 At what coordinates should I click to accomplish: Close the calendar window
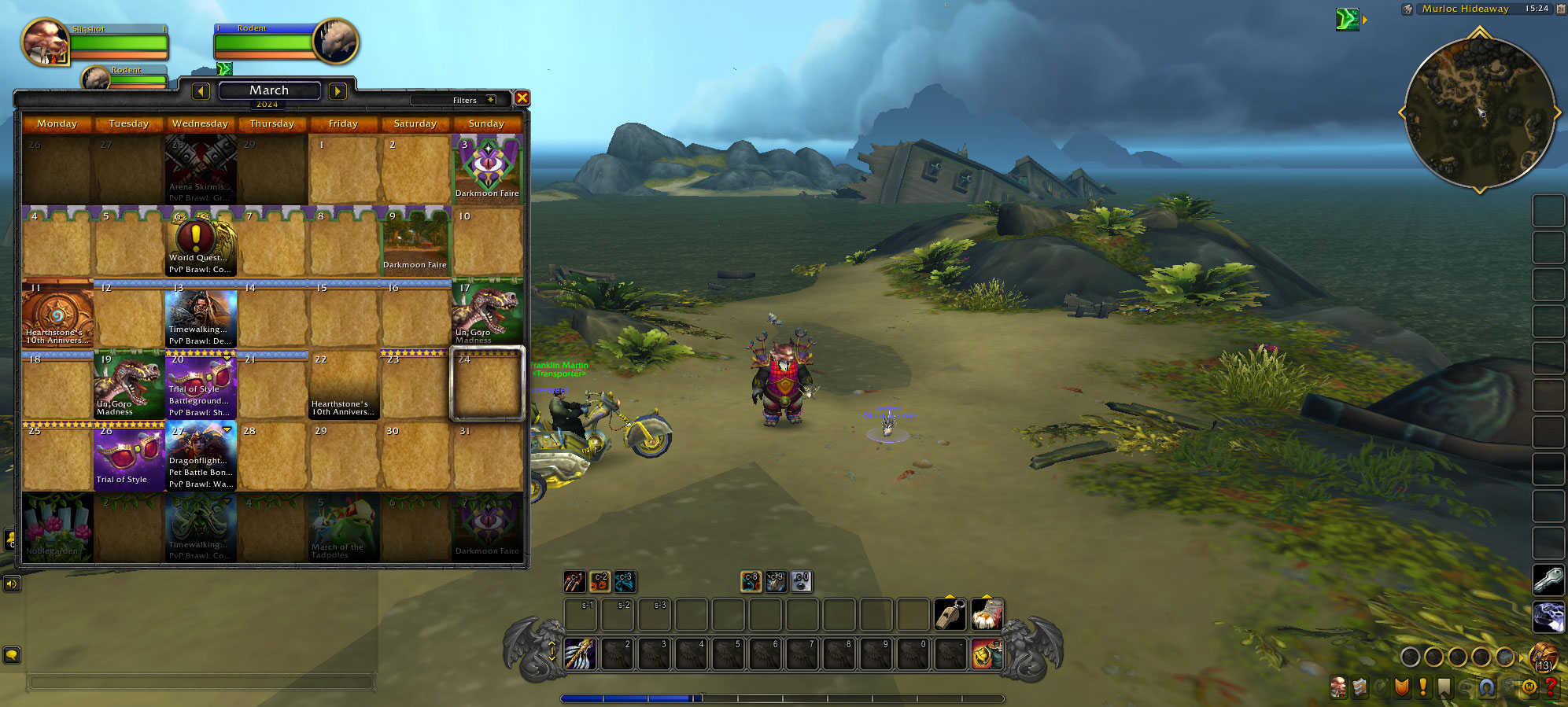click(x=522, y=98)
